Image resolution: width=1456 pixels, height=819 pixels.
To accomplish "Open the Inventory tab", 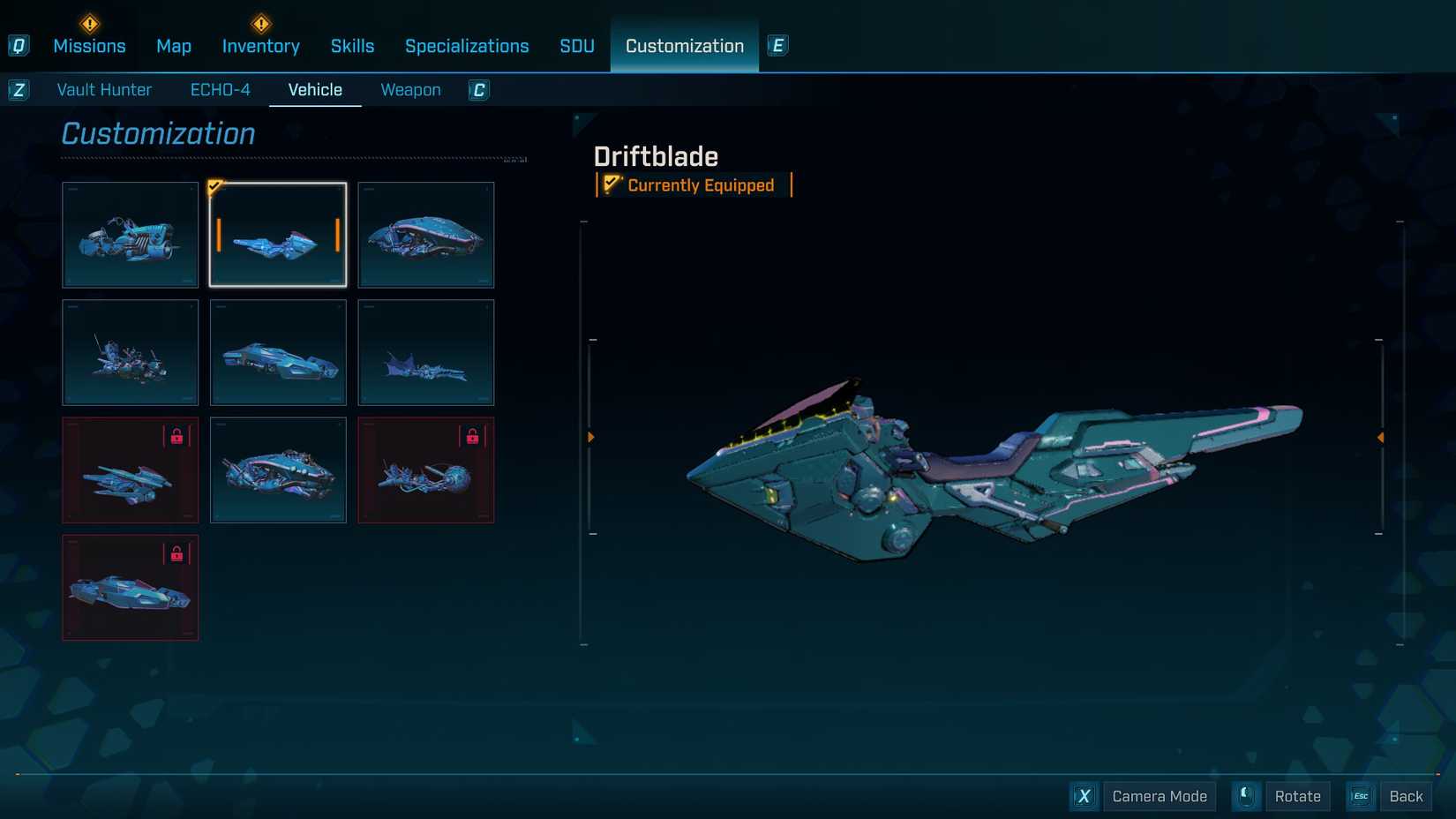I will tap(260, 46).
